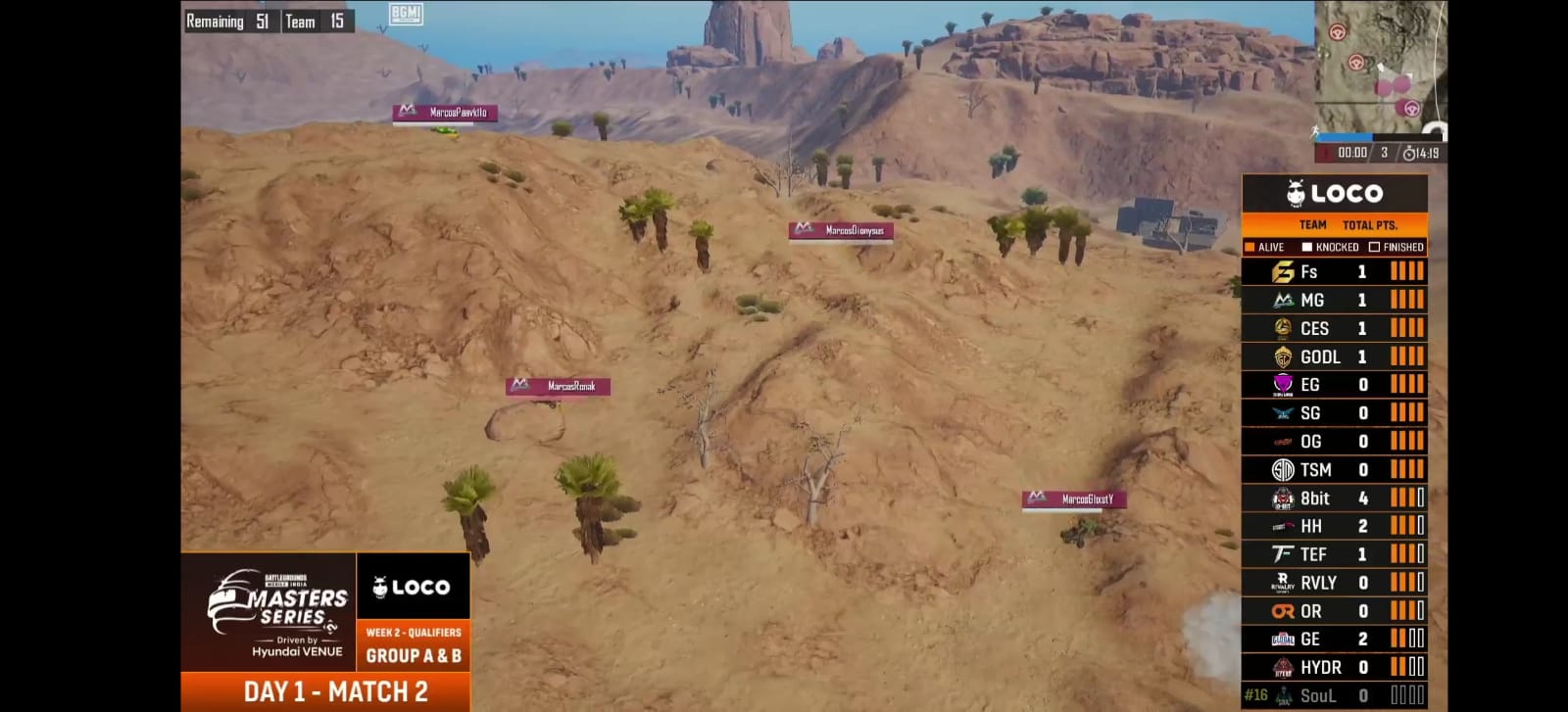This screenshot has width=1568, height=712.
Task: Select the GE team row
Action: point(1334,640)
